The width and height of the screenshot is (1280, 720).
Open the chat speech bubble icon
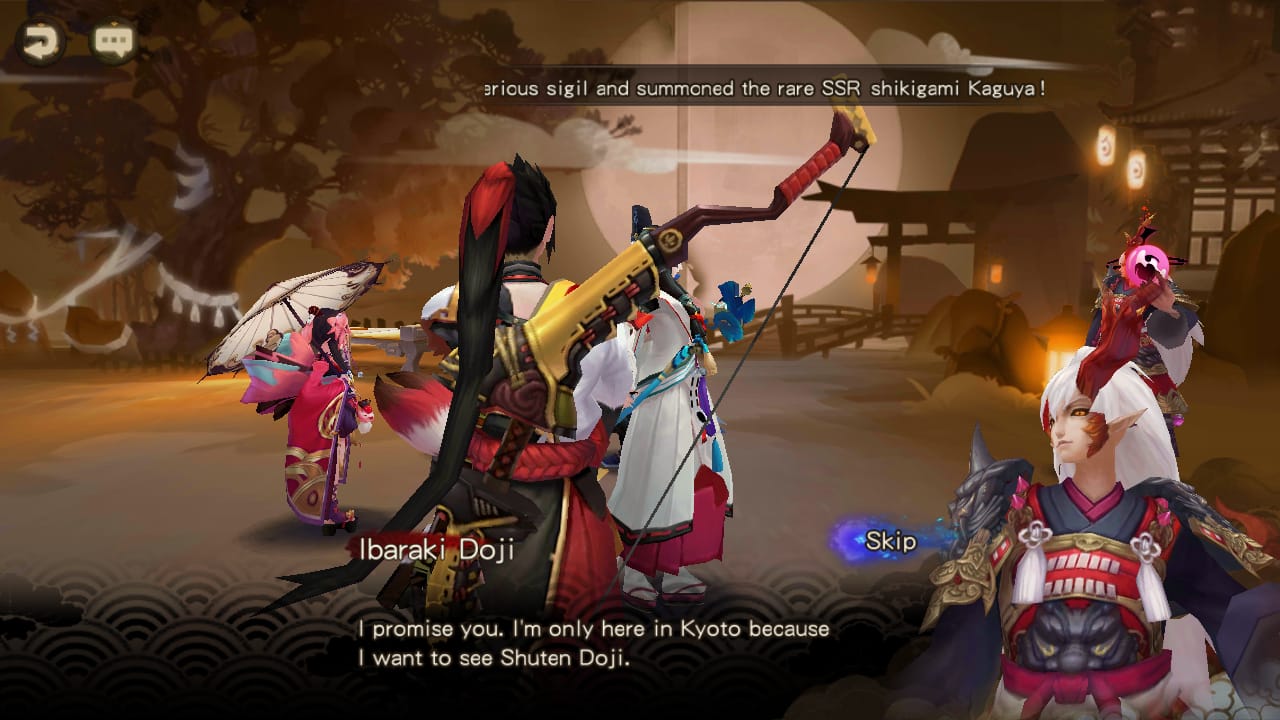(113, 41)
